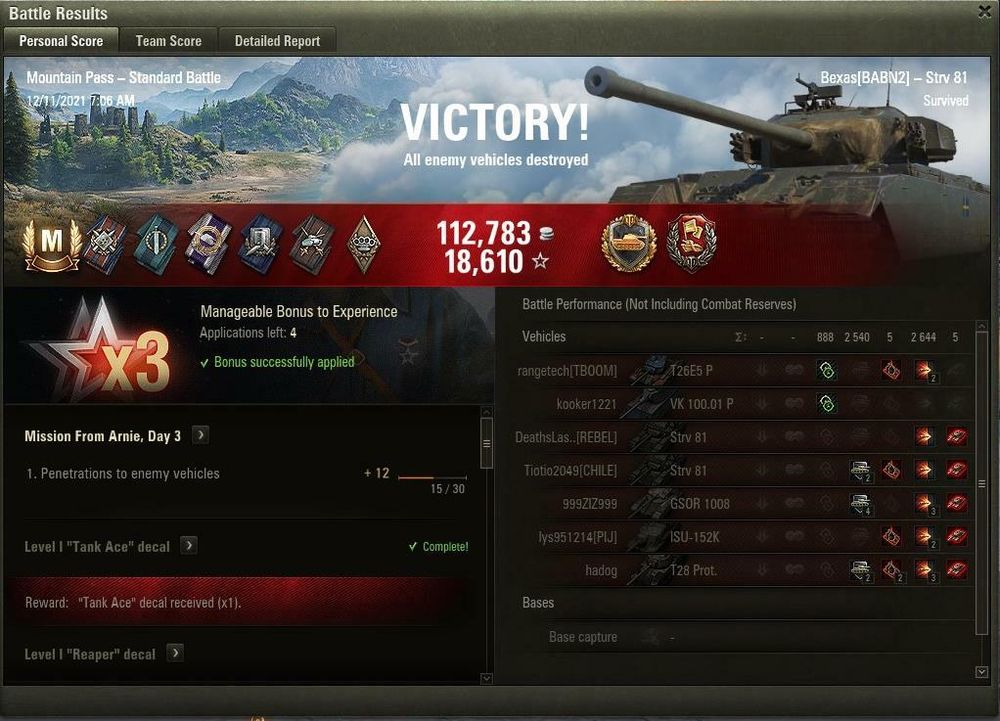Open the Detailed Report tab
Image resolution: width=1000 pixels, height=721 pixels.
277,41
